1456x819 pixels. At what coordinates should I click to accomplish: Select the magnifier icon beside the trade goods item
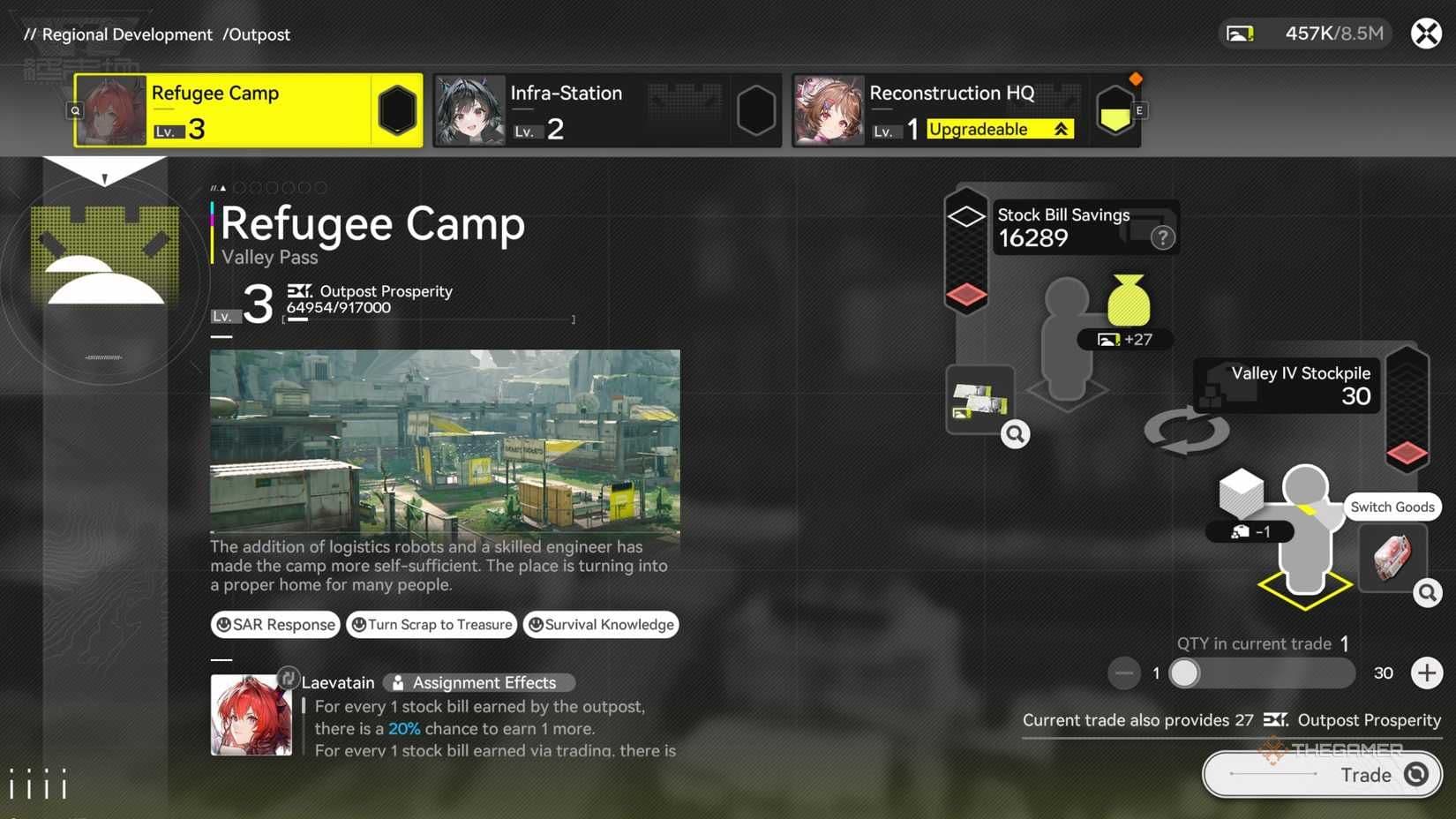pyautogui.click(x=1427, y=593)
